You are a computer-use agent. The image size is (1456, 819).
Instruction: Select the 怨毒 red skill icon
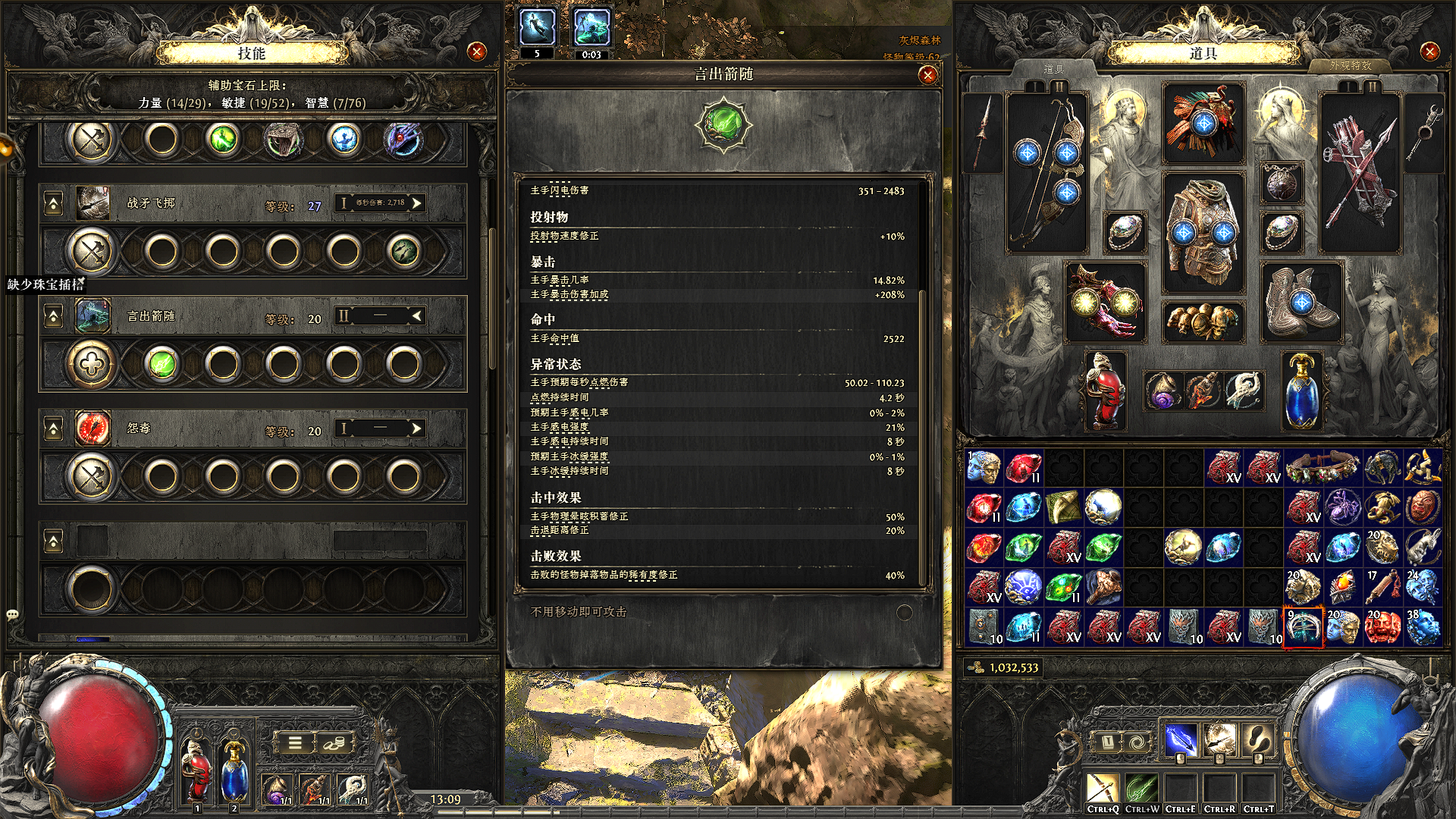93,428
